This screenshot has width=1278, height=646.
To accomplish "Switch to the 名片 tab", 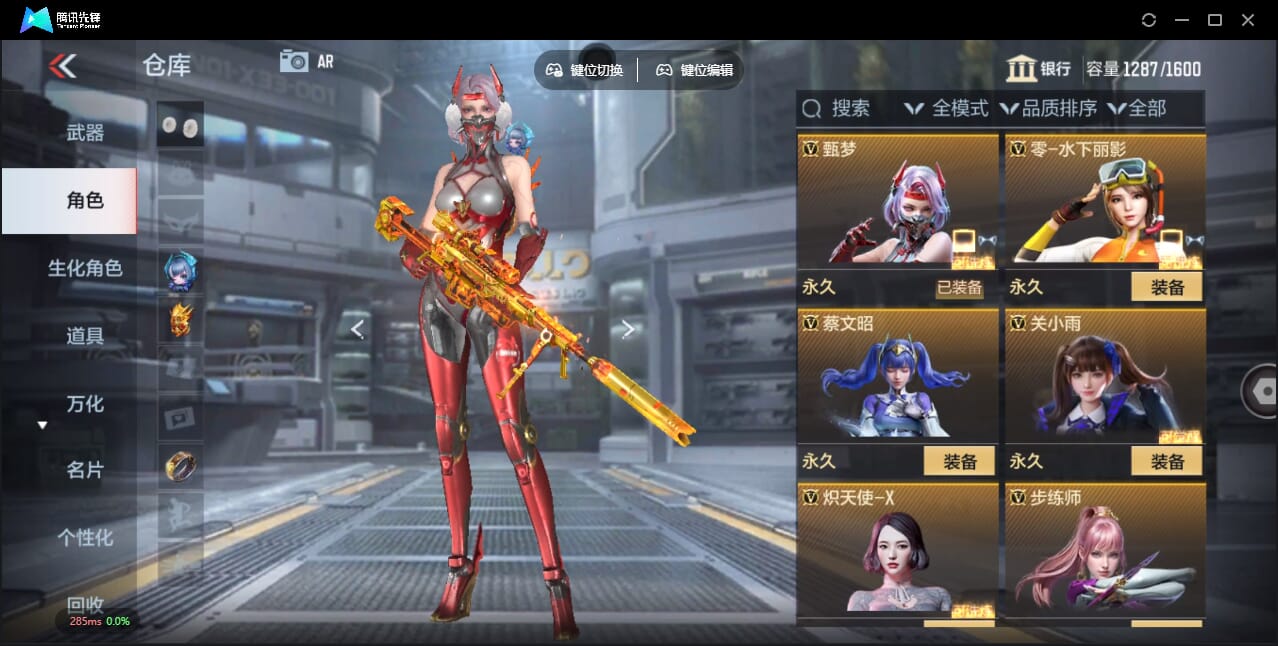I will [85, 470].
